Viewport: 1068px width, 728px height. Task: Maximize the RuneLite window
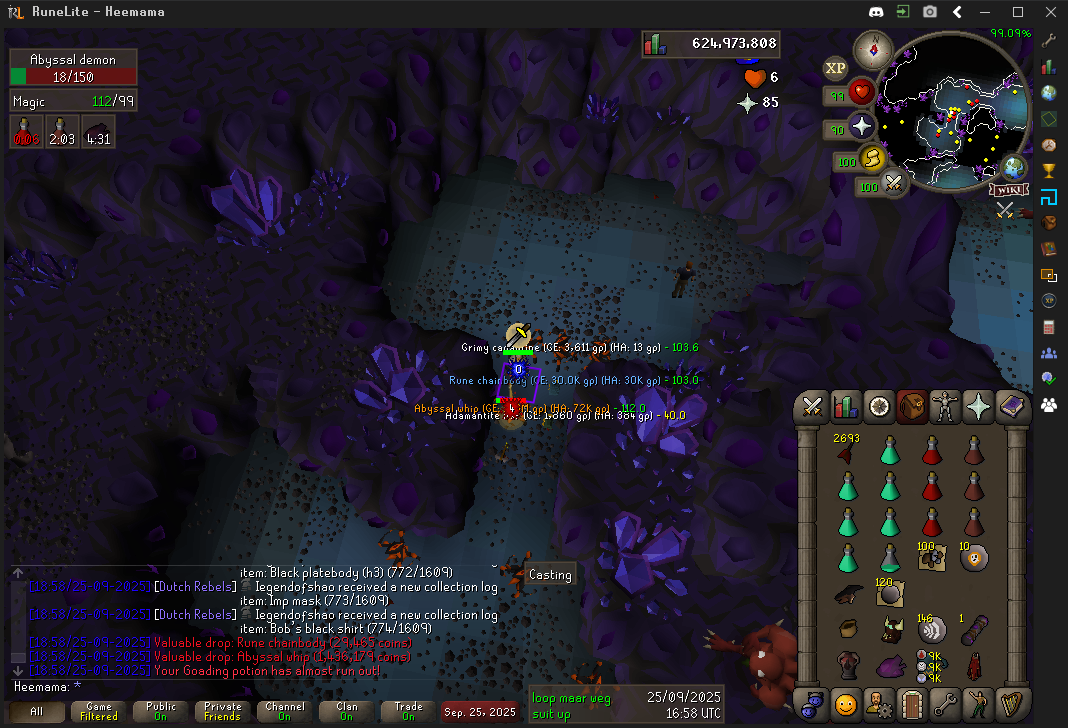coord(1018,12)
